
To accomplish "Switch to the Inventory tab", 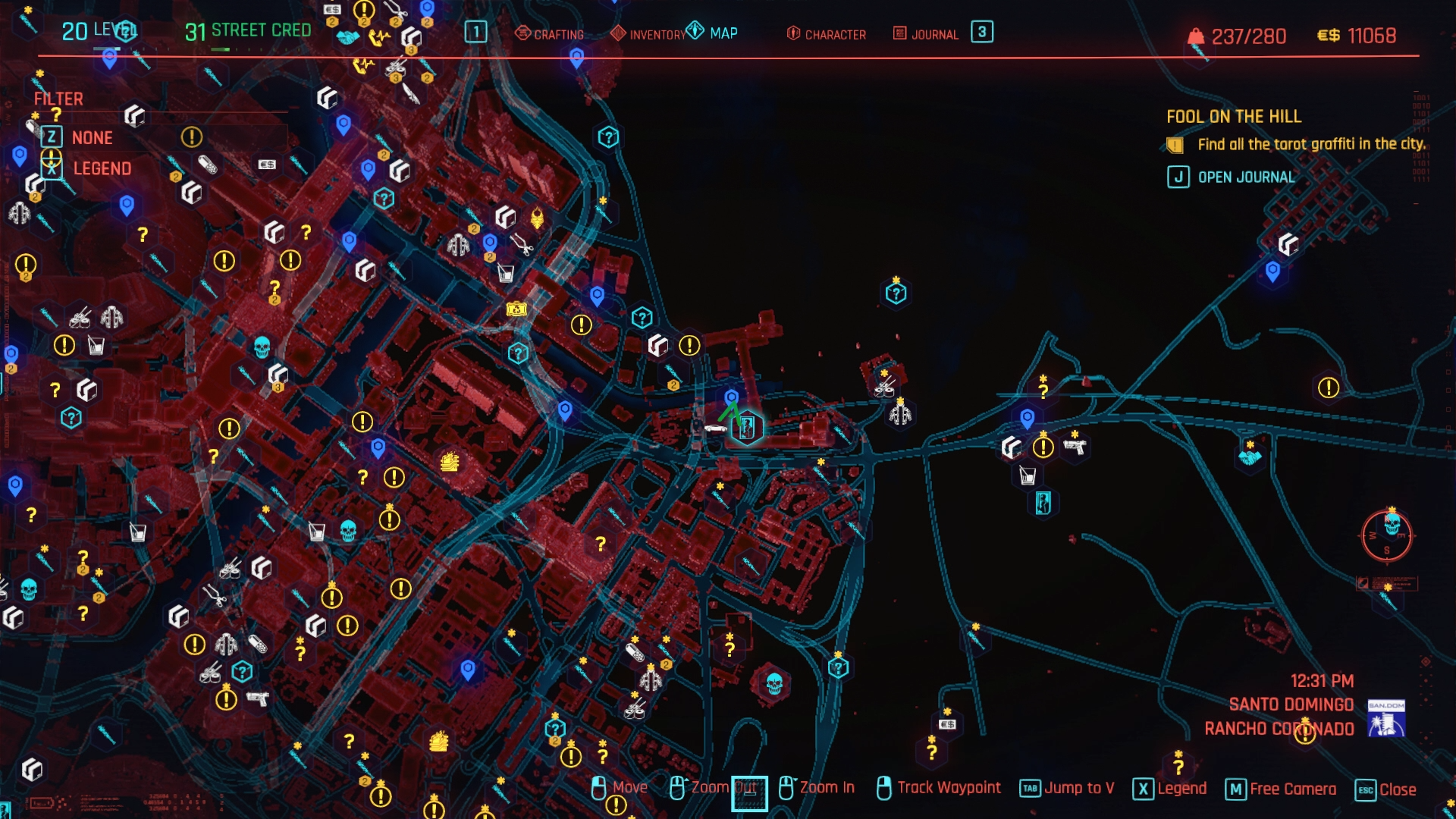I will pos(648,34).
